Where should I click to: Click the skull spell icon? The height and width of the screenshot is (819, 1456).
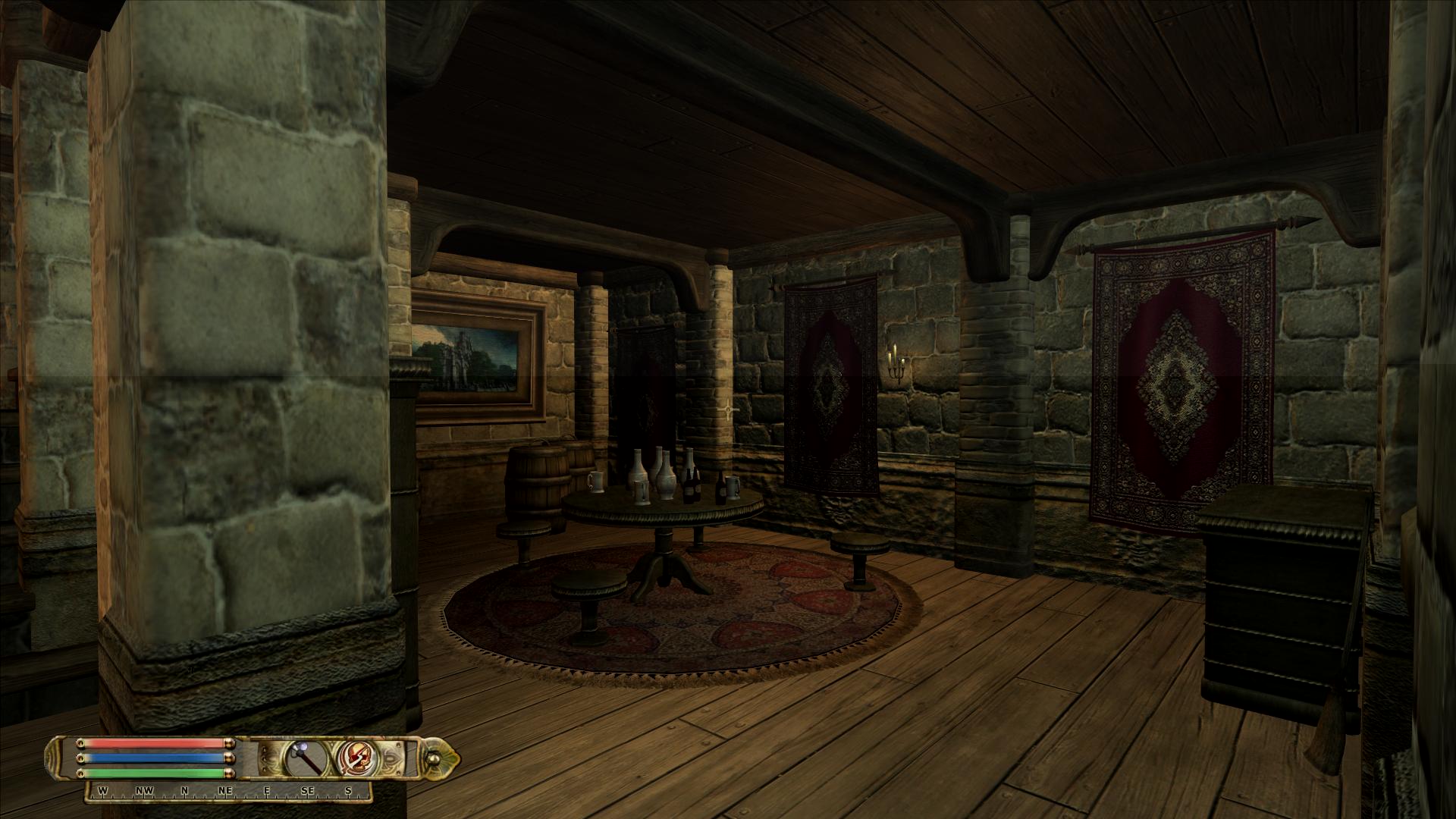pos(355,757)
